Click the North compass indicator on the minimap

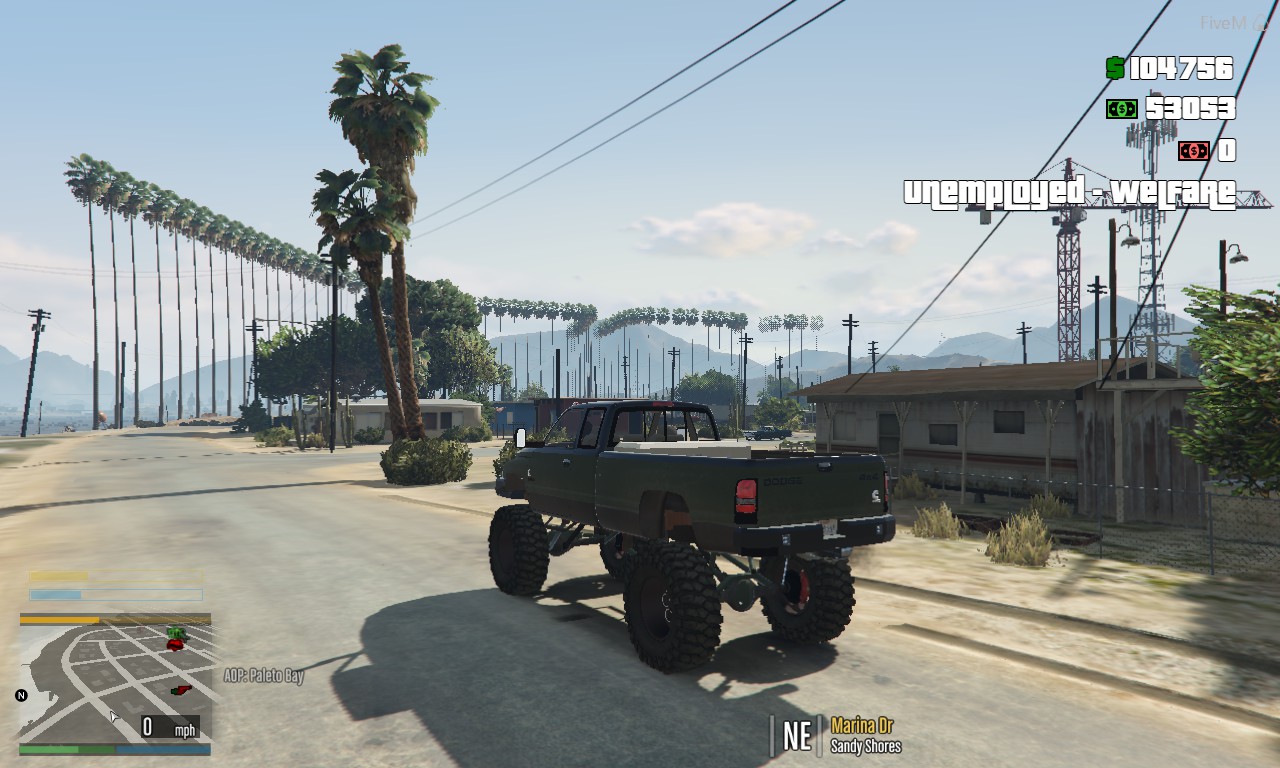coord(21,694)
